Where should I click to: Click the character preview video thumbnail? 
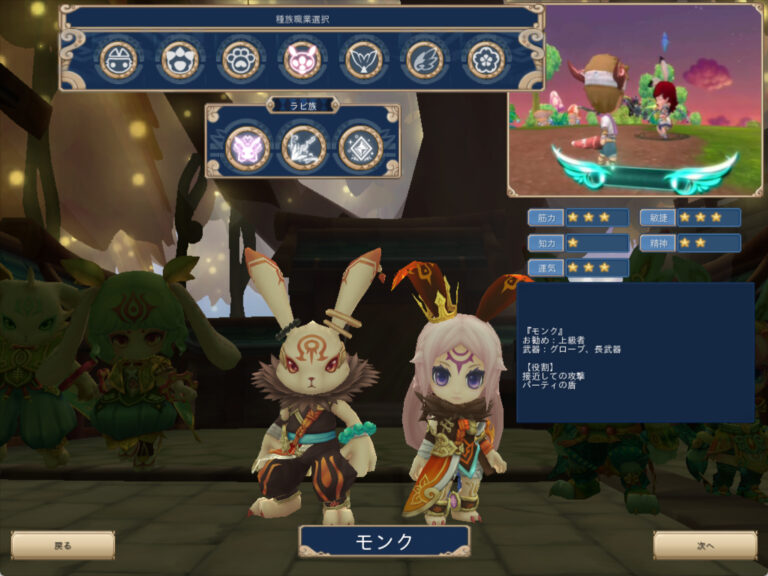click(x=635, y=100)
